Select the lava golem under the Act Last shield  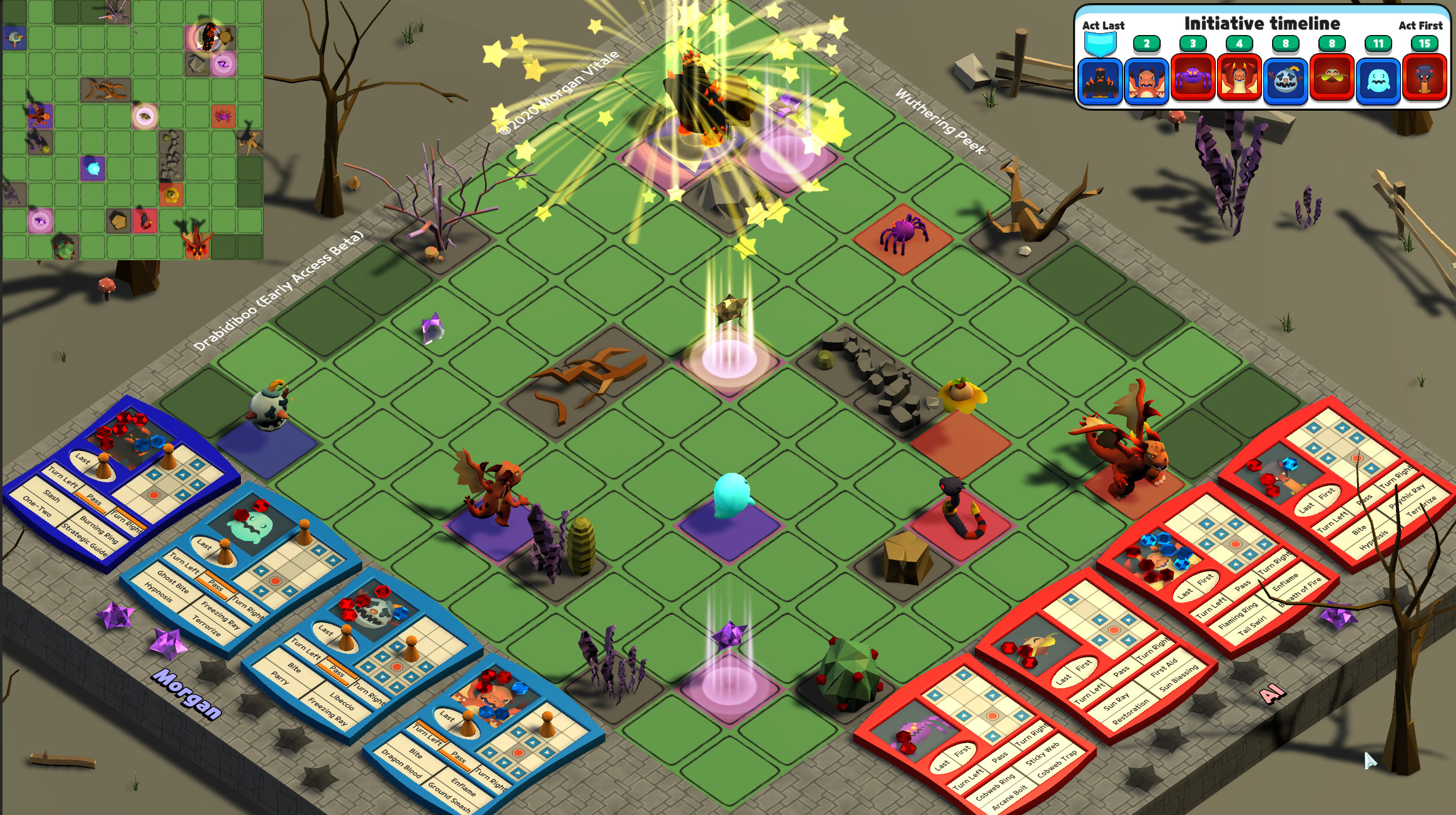tap(1101, 81)
